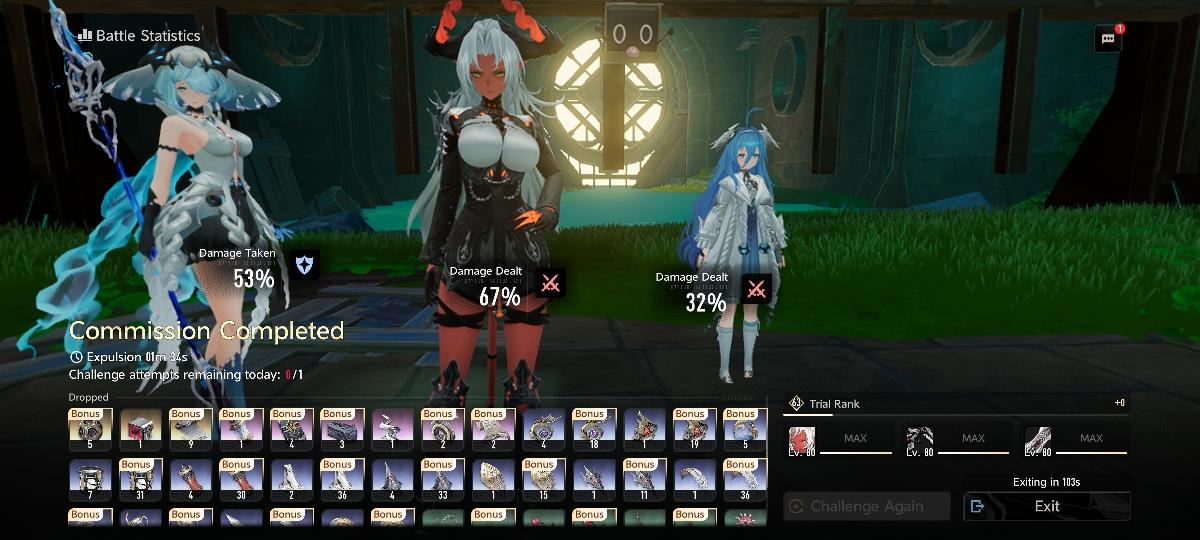The image size is (1200, 540).
Task: Click the Trial Rank diamond badge
Action: point(796,403)
